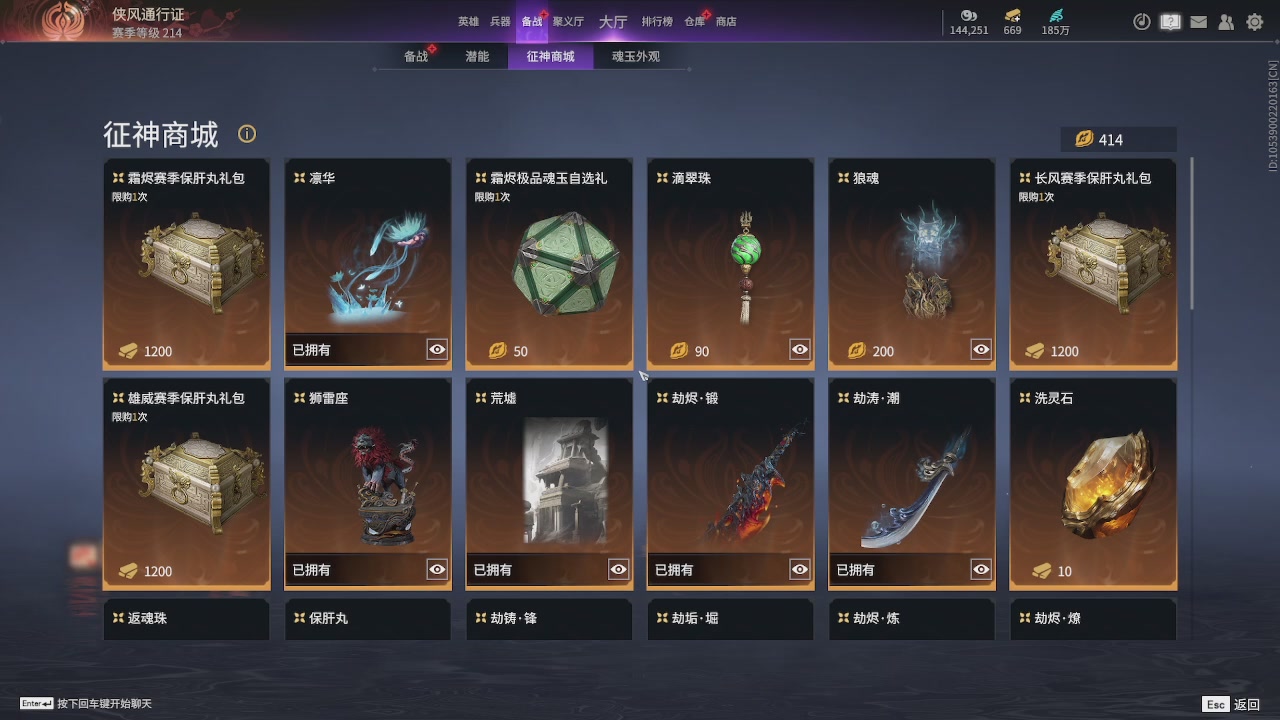This screenshot has width=1280, height=720.
Task: Open the mail inbox envelope icon
Action: point(1198,21)
